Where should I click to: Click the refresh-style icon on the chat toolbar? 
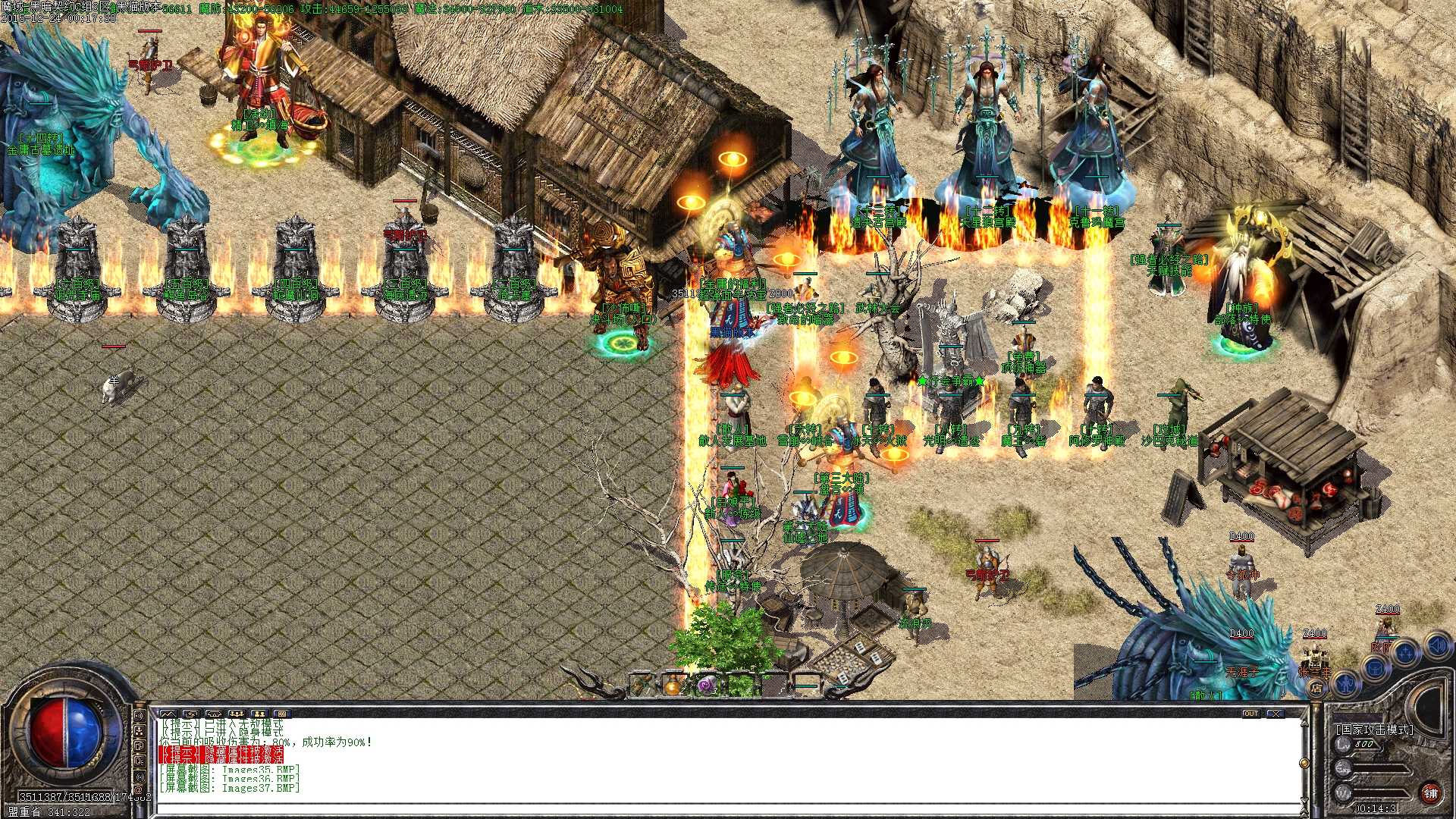191,713
